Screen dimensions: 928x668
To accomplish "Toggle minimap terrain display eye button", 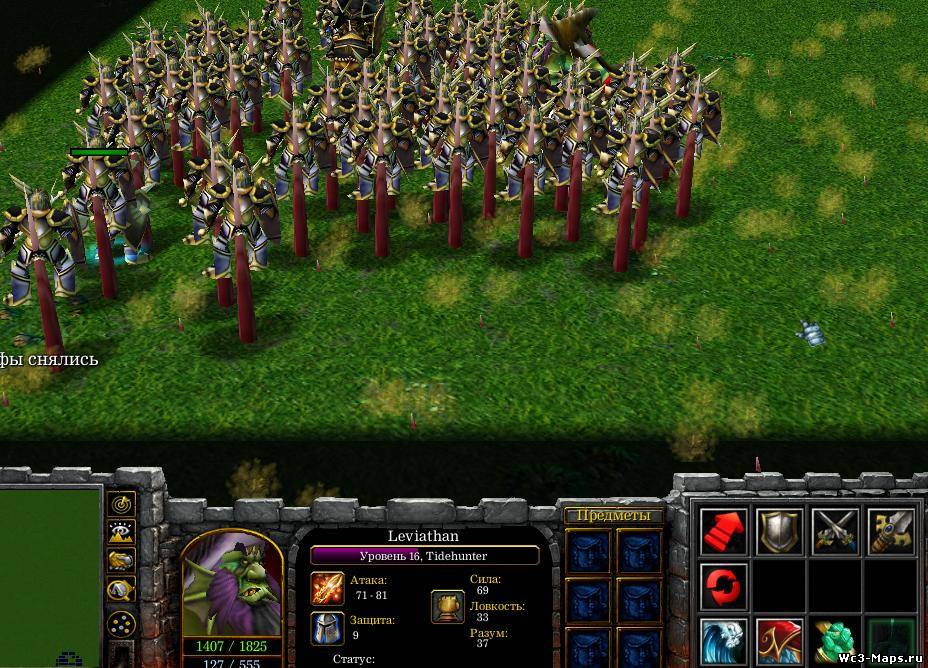I will click(x=122, y=533).
